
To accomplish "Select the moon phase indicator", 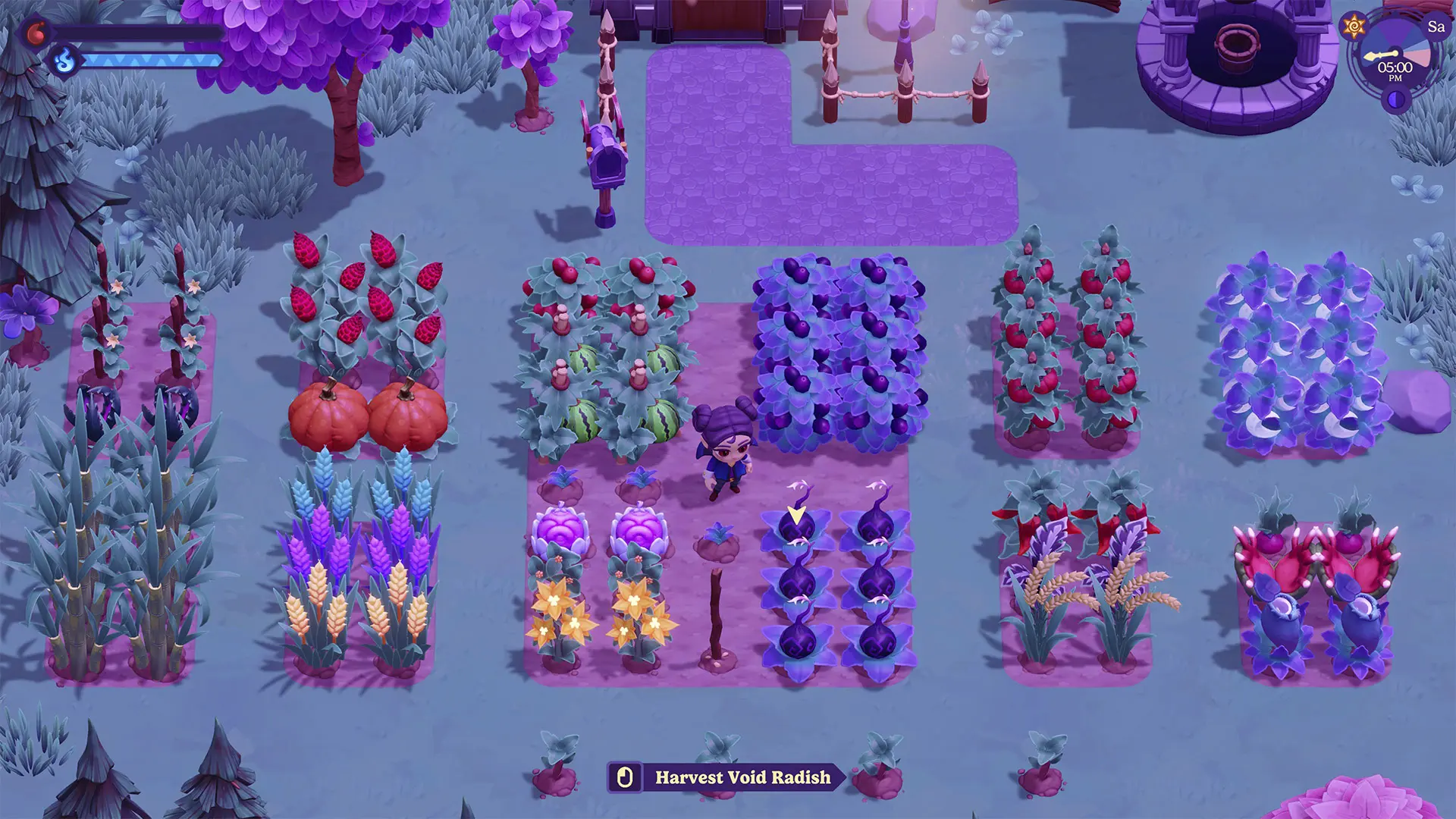I will pos(1395,100).
